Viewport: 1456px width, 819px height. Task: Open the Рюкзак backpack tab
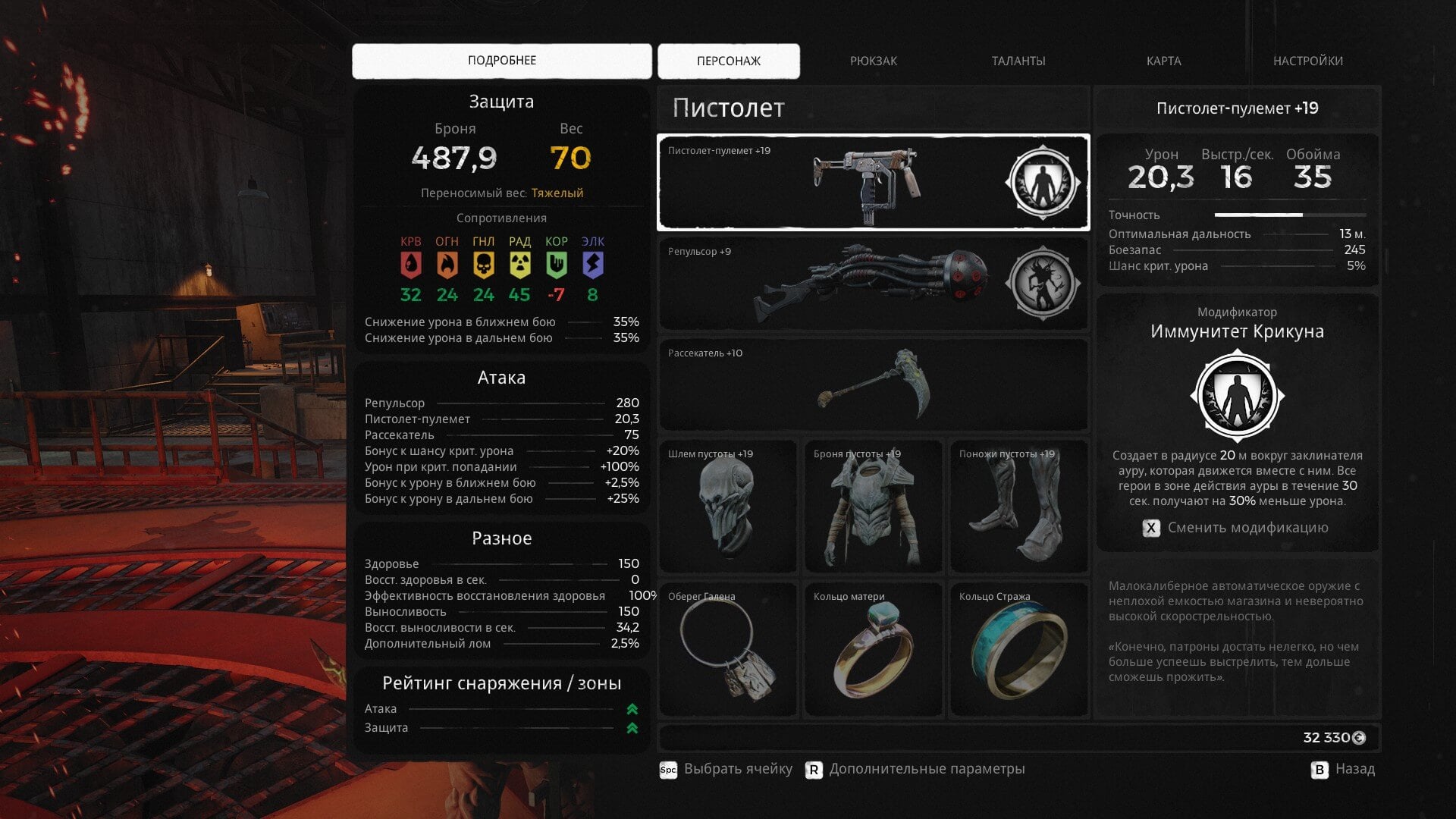tap(873, 61)
